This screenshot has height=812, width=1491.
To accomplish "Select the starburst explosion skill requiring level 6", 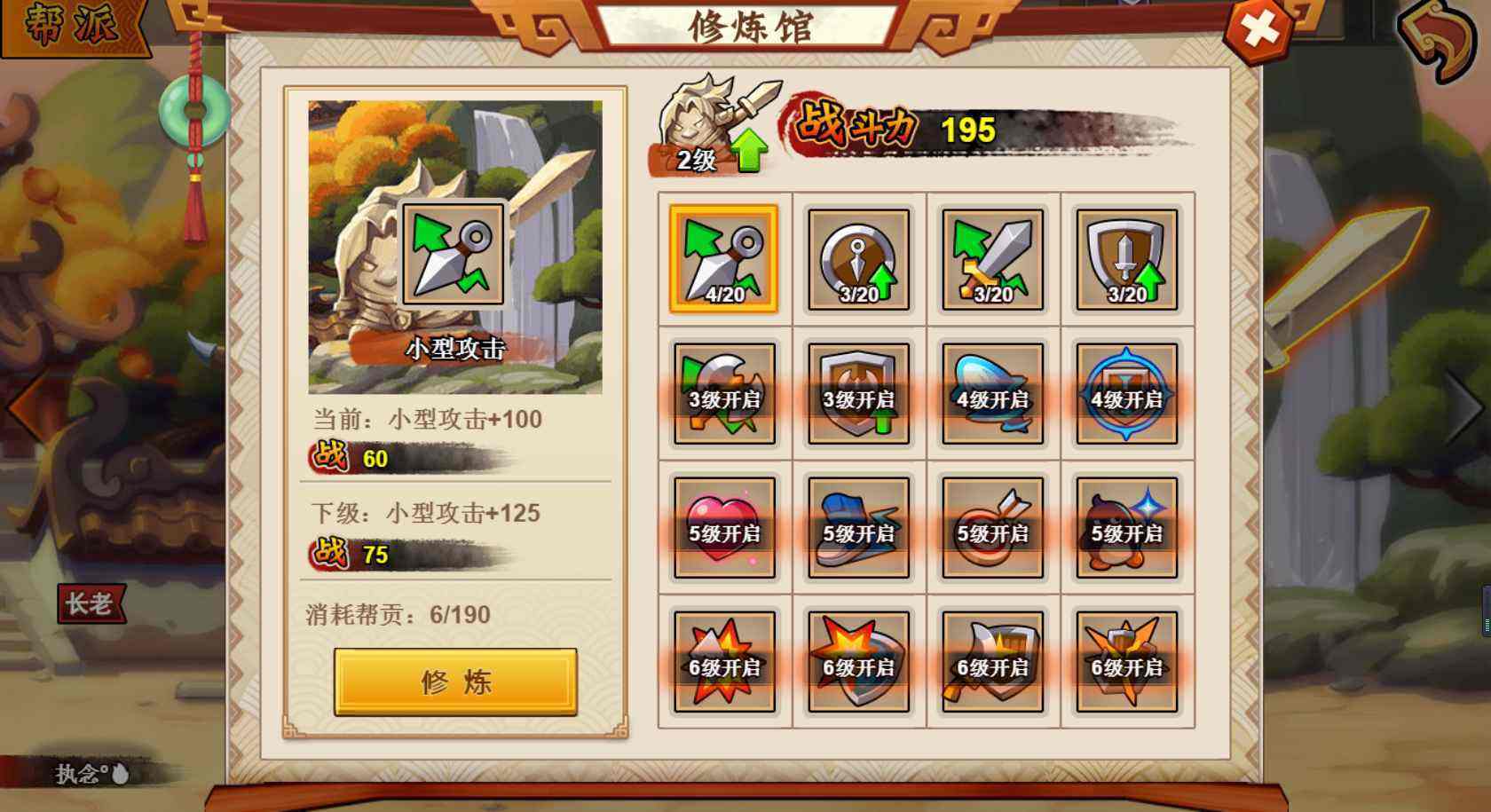I will (723, 661).
